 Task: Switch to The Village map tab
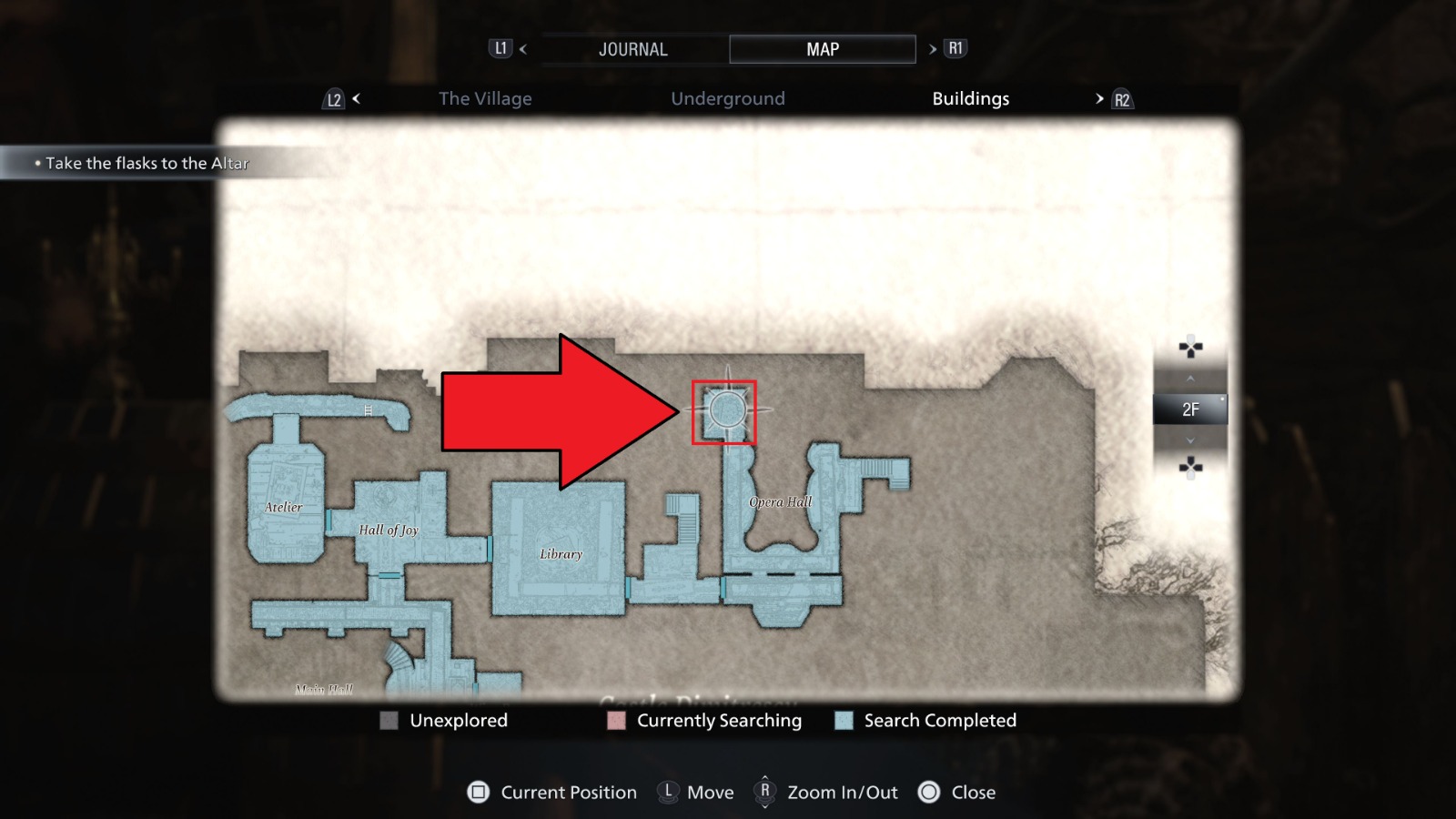point(486,98)
